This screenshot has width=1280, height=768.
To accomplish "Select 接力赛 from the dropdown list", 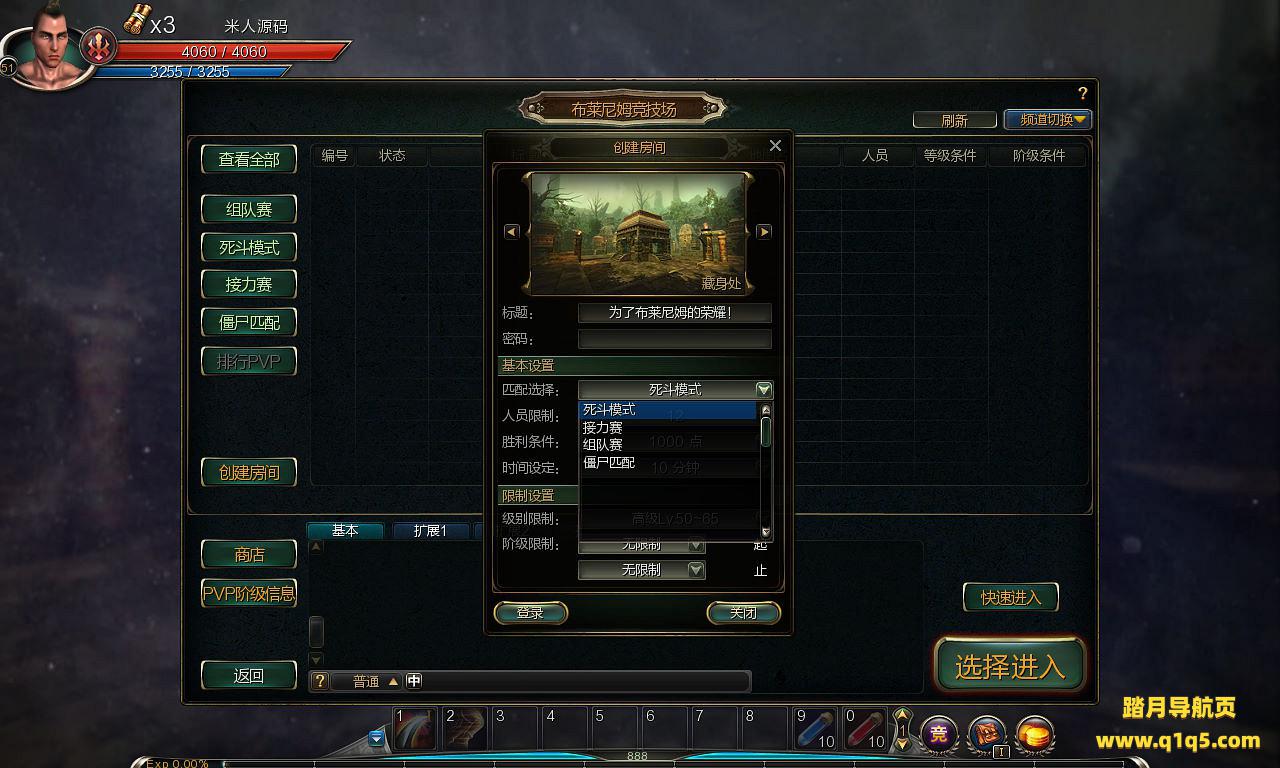I will [603, 427].
